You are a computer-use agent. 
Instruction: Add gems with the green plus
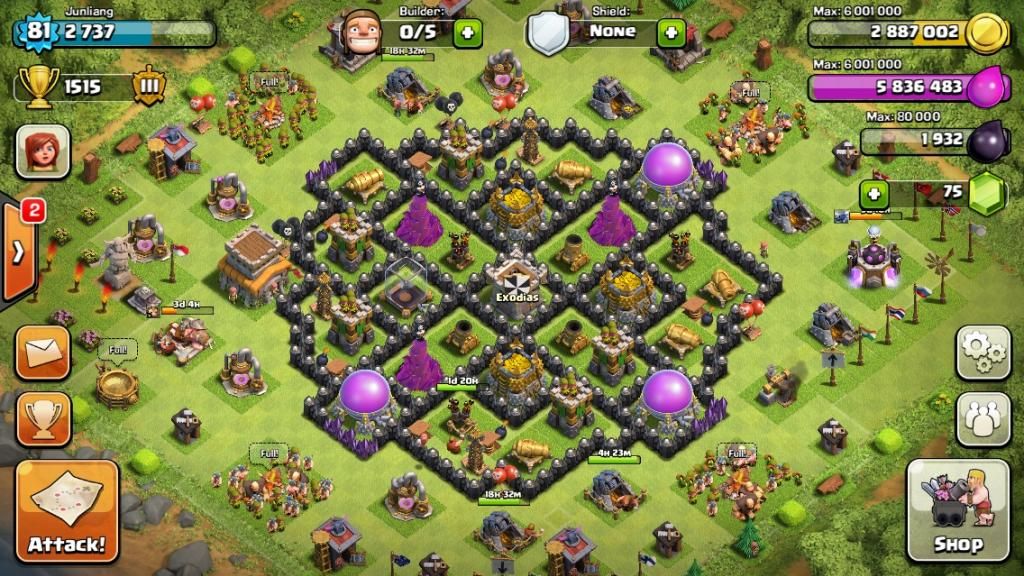(875, 193)
